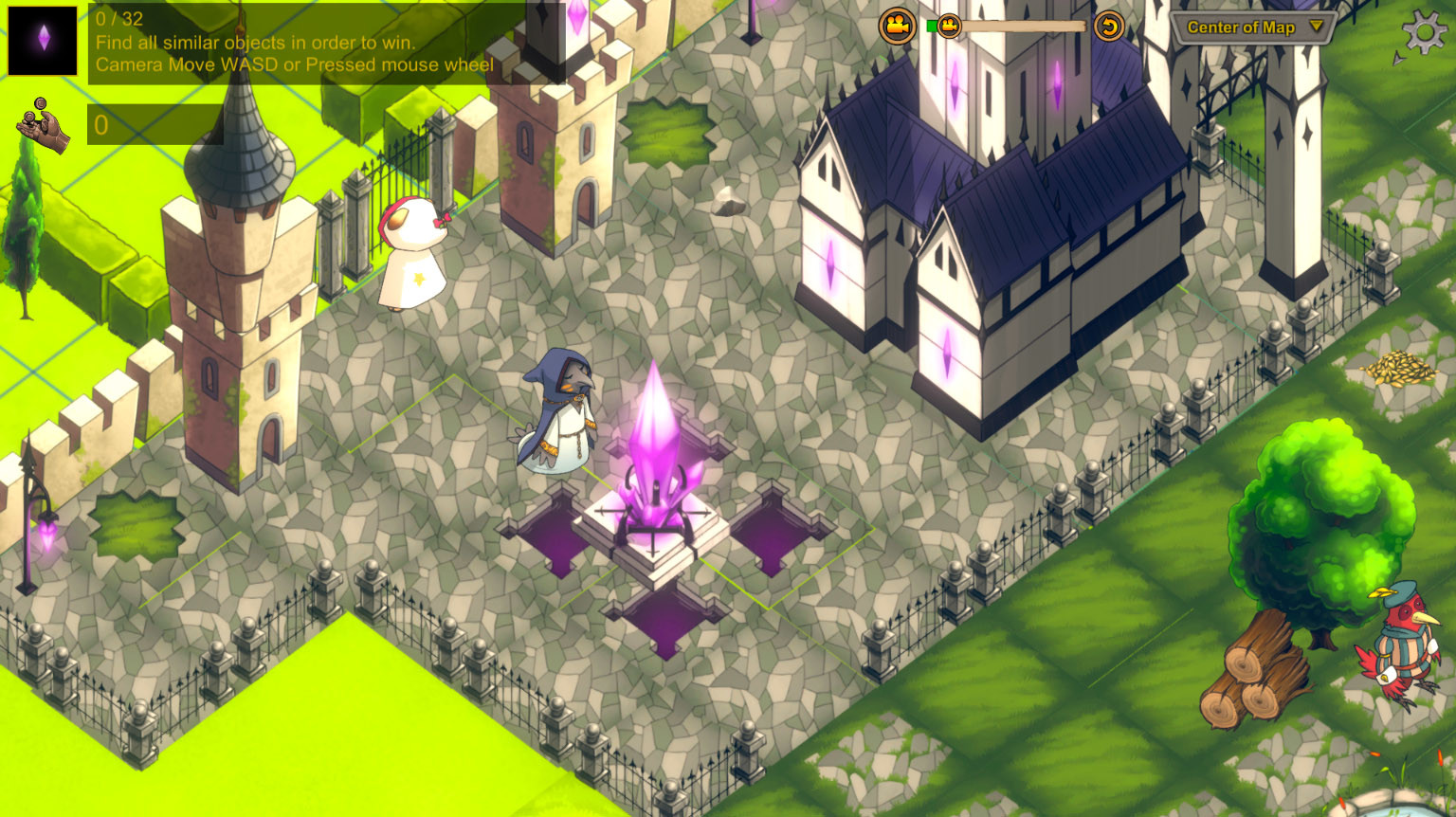Click the hooded penguin character

(x=558, y=417)
